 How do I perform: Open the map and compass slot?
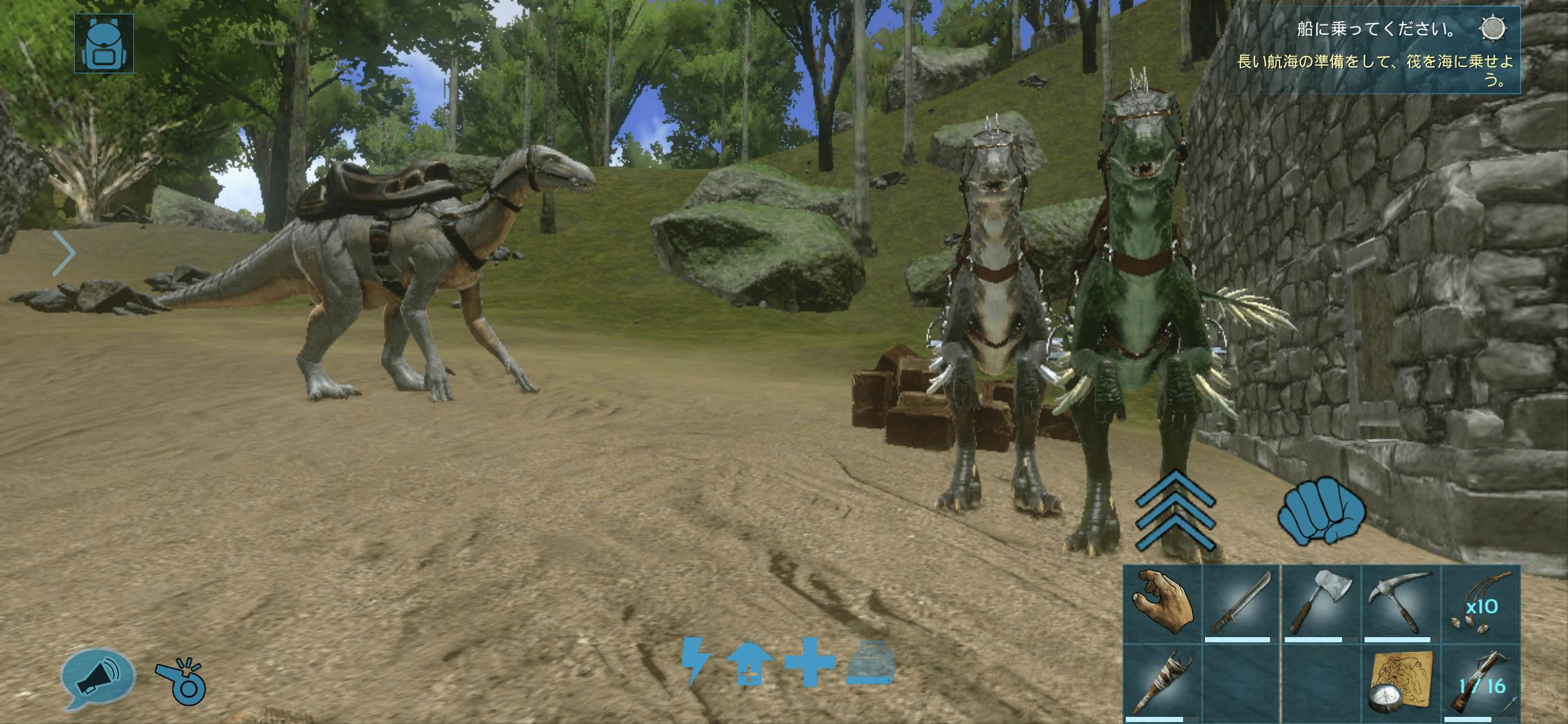coord(1400,682)
